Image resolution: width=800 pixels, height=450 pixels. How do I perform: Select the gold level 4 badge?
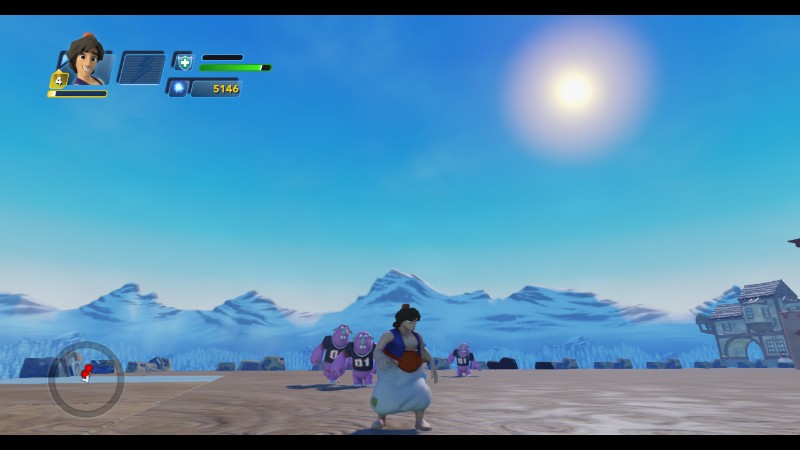59,80
